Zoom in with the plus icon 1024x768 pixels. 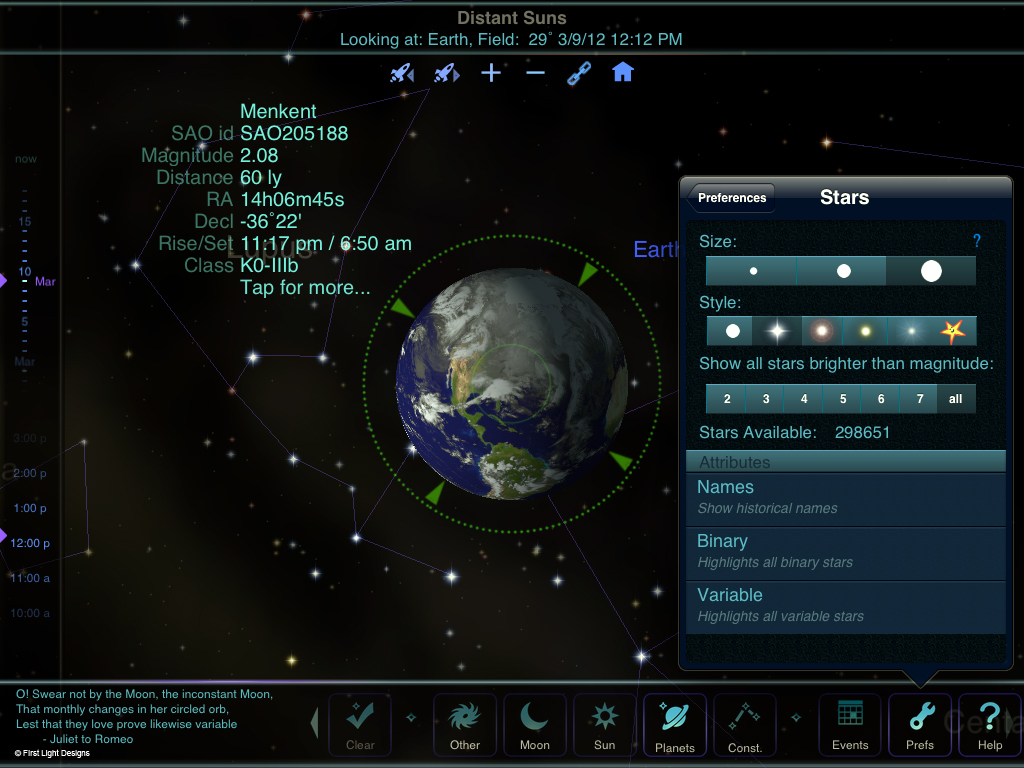point(491,73)
